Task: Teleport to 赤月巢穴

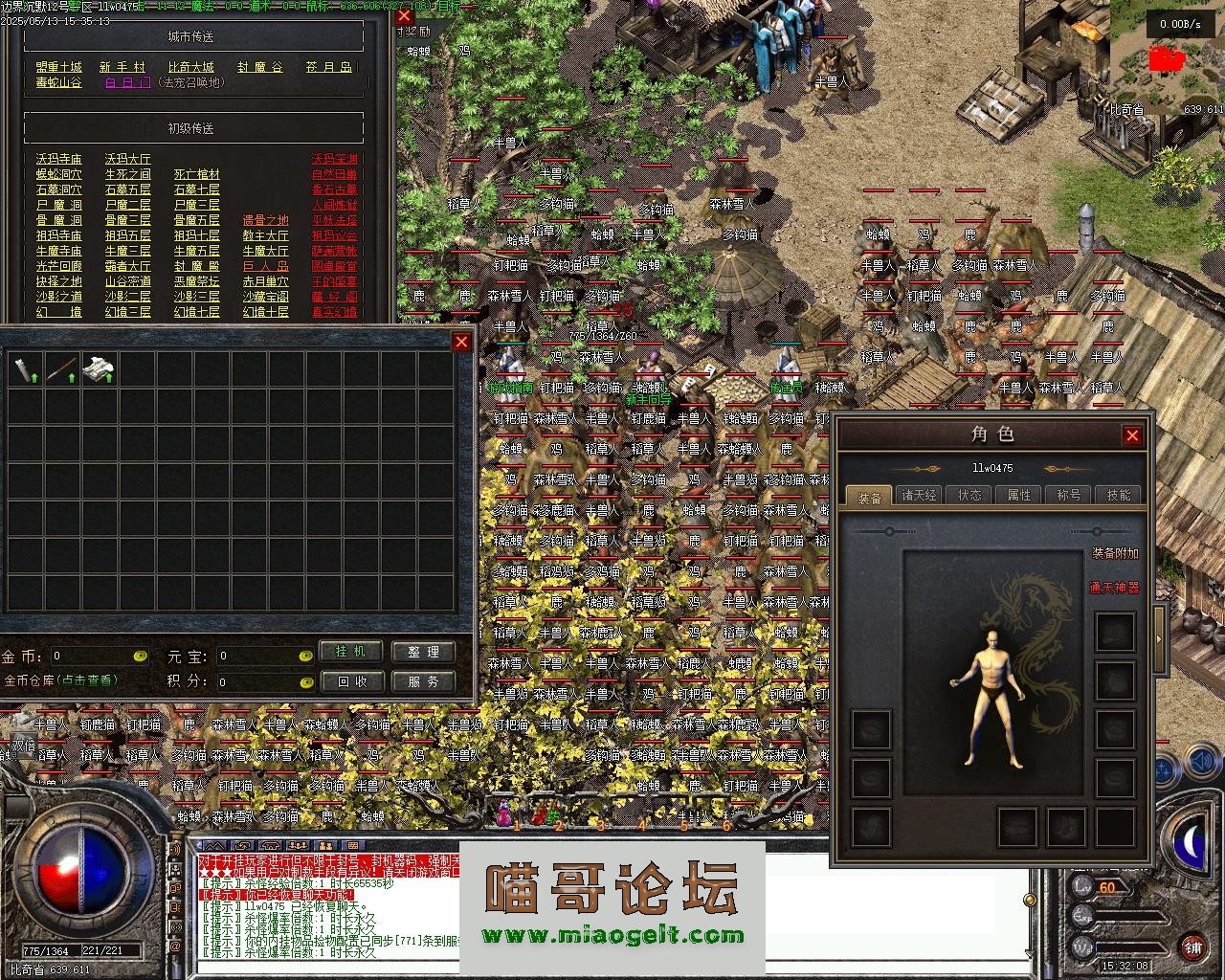Action: point(266,281)
